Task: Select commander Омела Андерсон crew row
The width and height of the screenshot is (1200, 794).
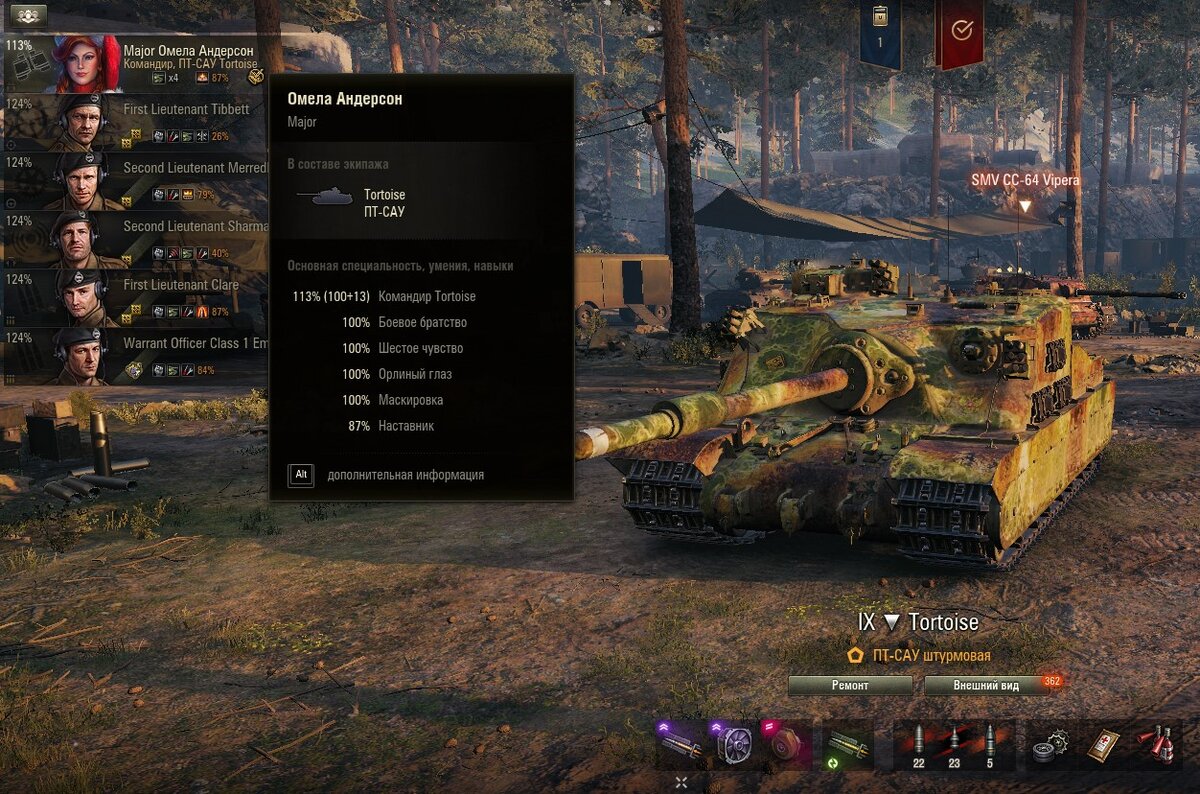Action: click(135, 63)
